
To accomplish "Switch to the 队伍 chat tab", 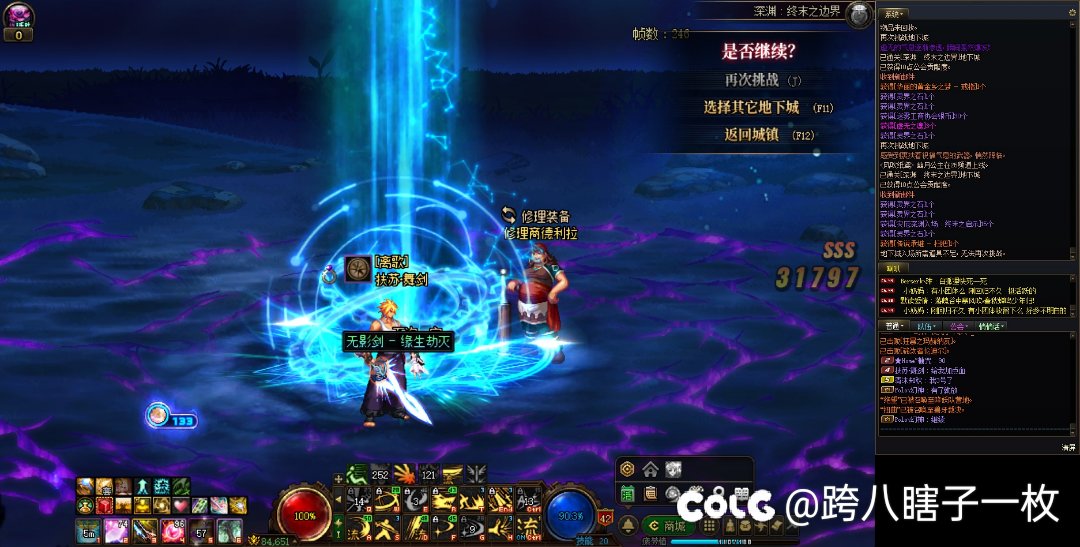I will [x=925, y=325].
